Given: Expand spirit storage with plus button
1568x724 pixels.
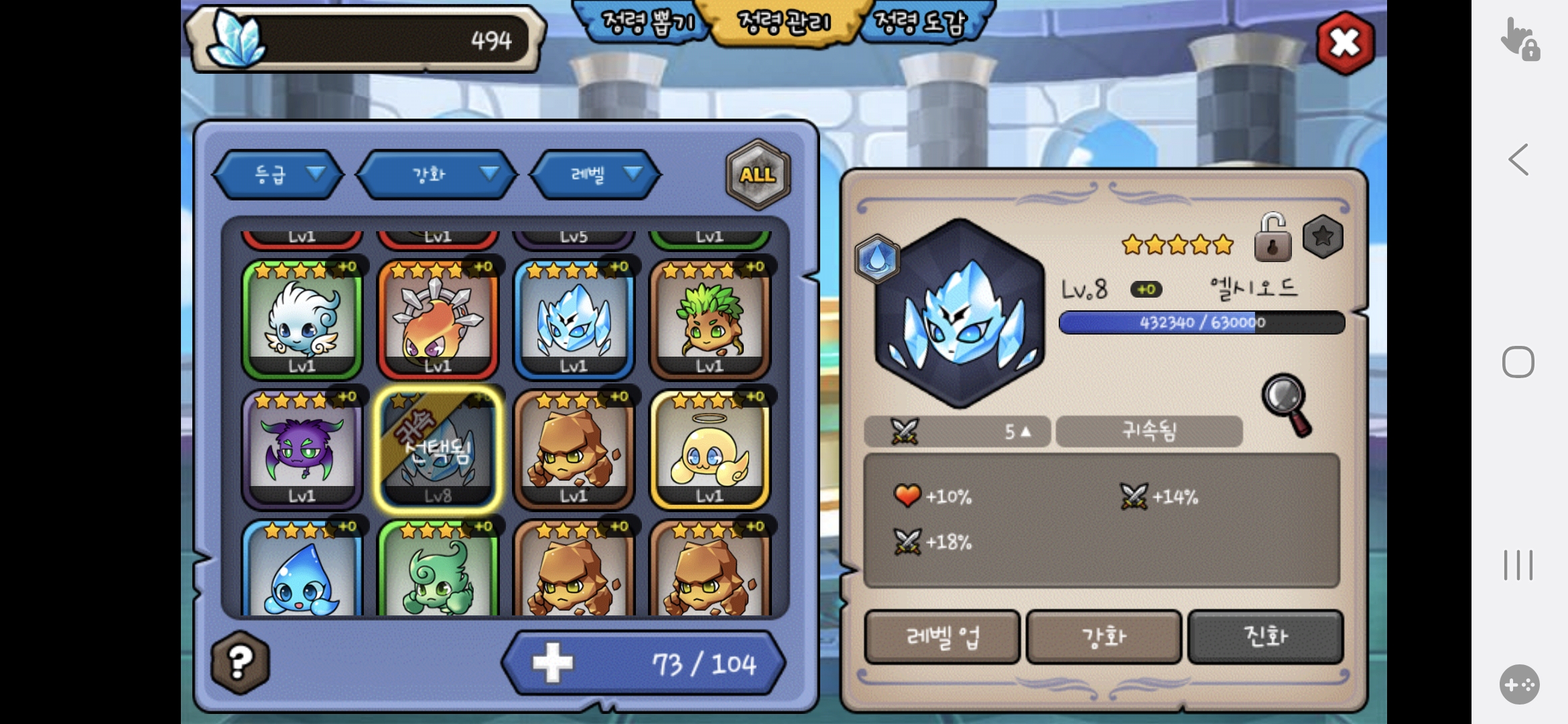Looking at the screenshot, I should pyautogui.click(x=553, y=663).
